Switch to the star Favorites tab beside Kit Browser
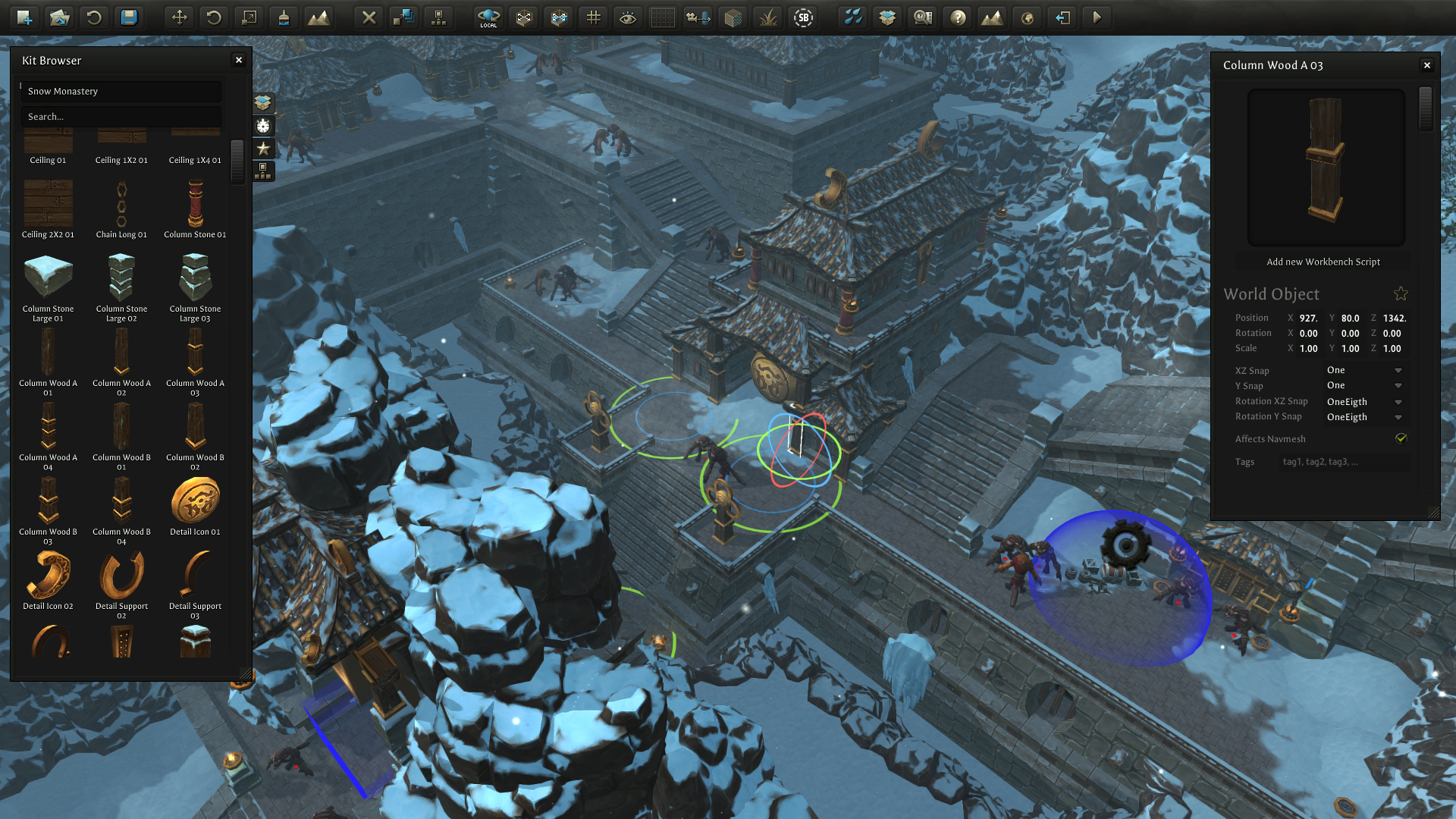Image resolution: width=1456 pixels, height=819 pixels. tap(263, 149)
